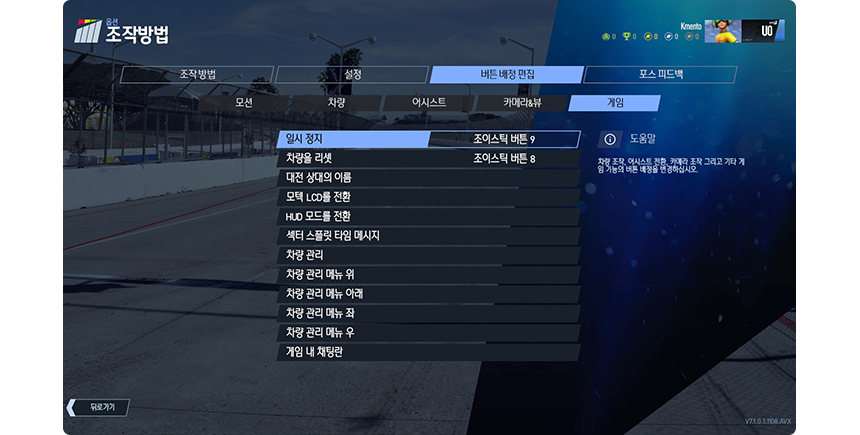860x435 pixels.
Task: Open the 조작방법 top tab
Action: pyautogui.click(x=197, y=75)
